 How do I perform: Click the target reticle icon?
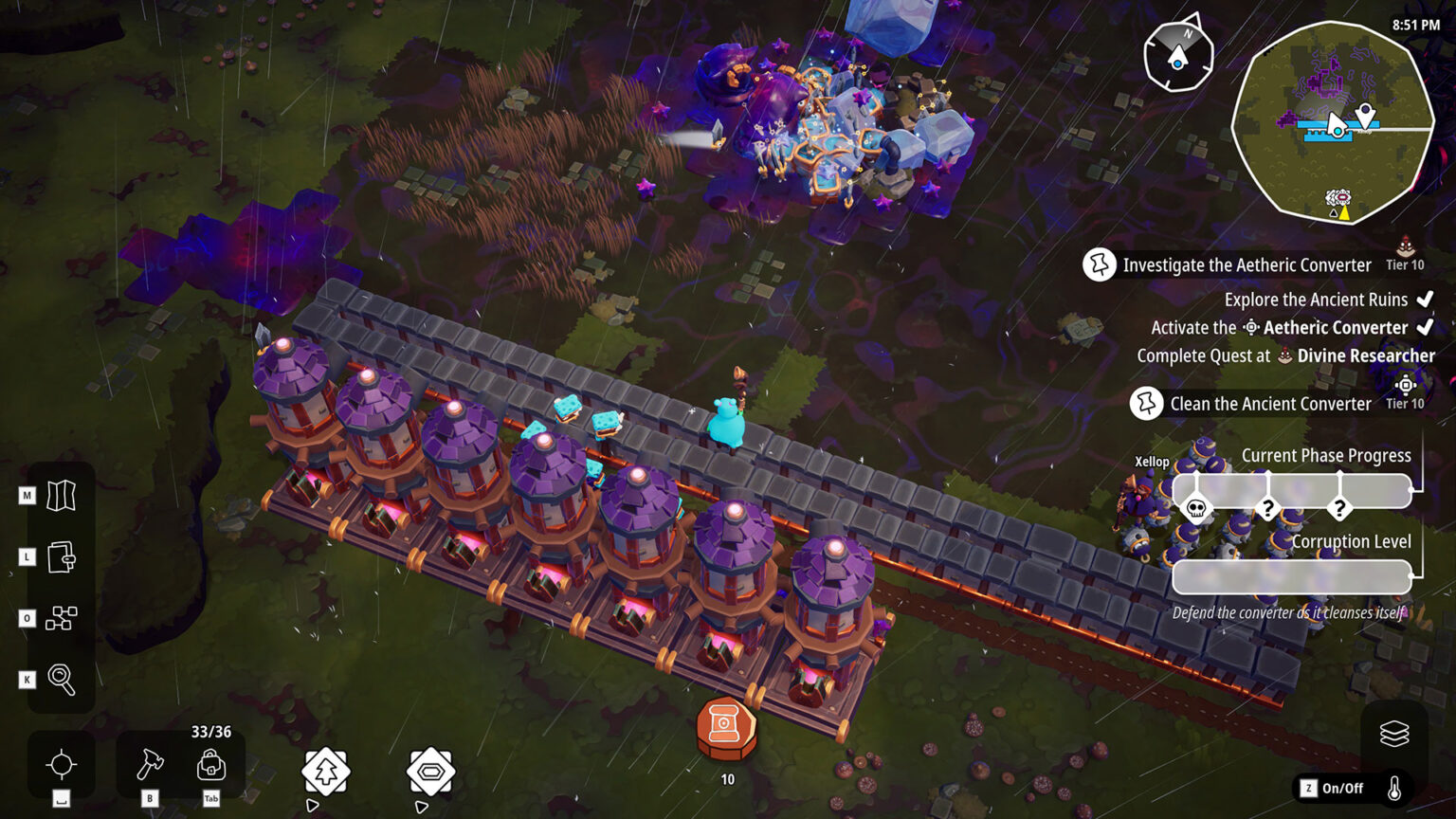60,766
